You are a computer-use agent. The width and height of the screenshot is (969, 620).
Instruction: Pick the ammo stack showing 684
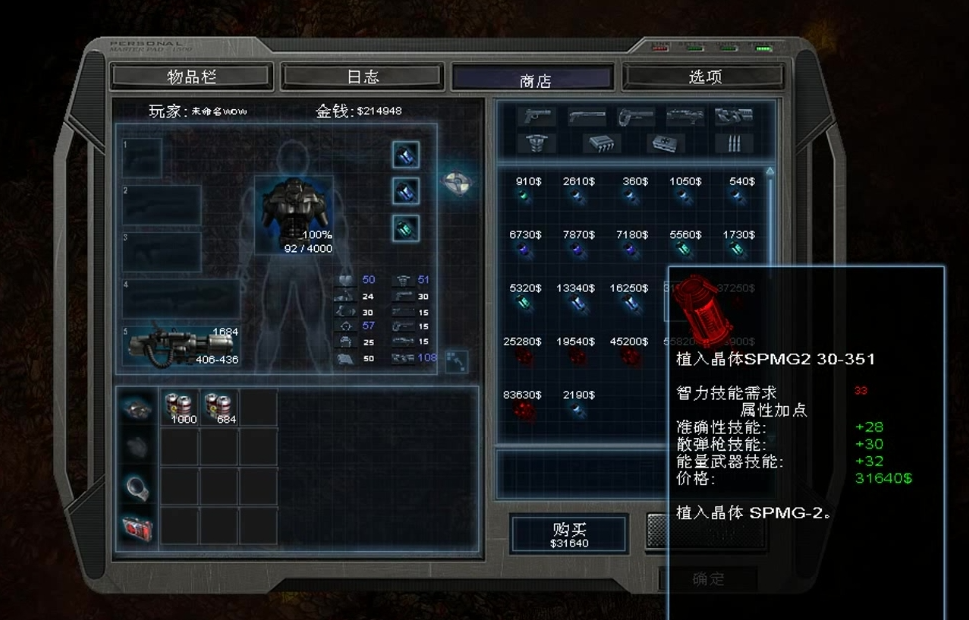[x=219, y=407]
